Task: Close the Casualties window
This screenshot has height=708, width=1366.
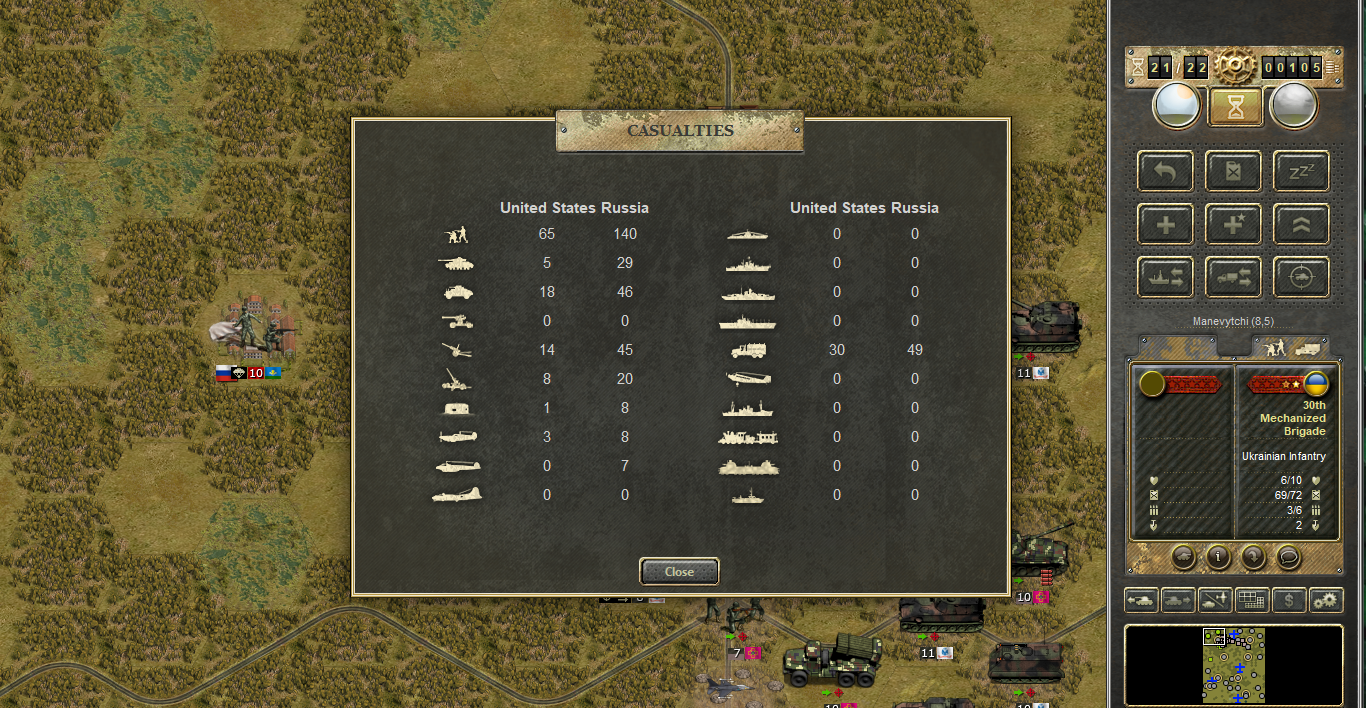Action: pyautogui.click(x=679, y=571)
